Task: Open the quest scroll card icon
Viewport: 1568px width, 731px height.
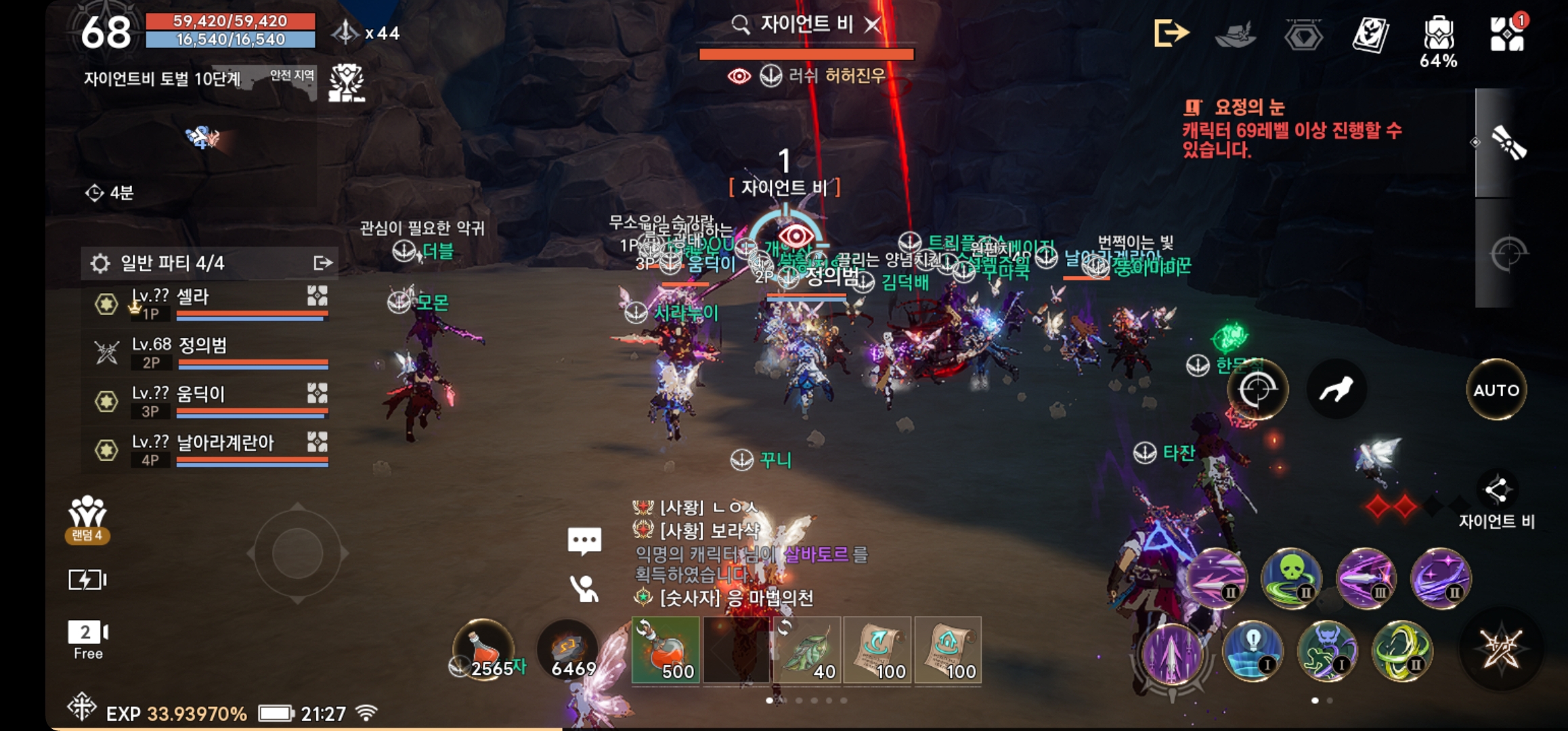Action: pos(1370,34)
